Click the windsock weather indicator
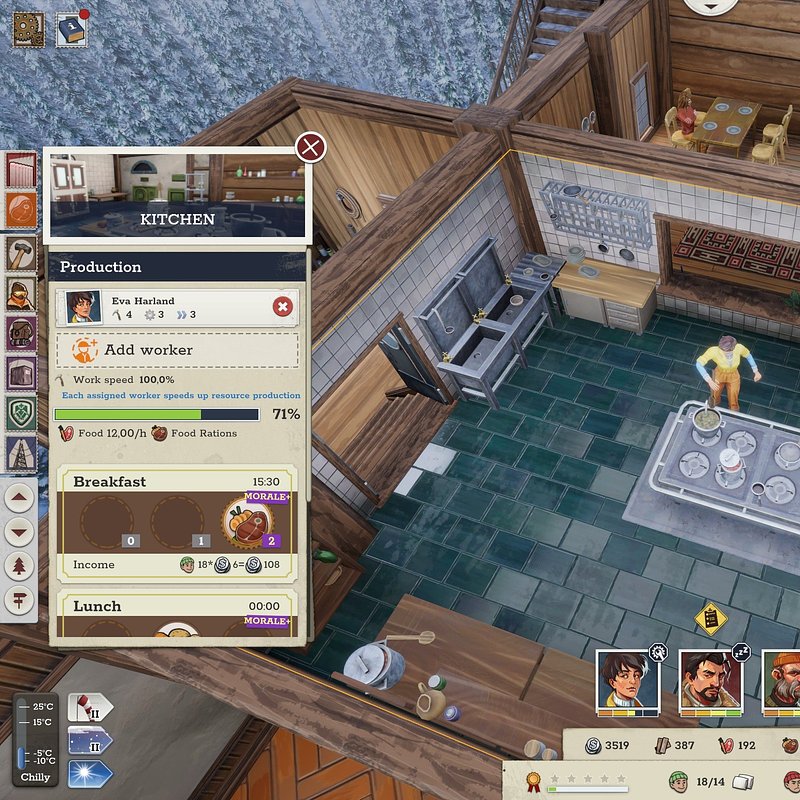800x800 pixels. click(x=90, y=708)
